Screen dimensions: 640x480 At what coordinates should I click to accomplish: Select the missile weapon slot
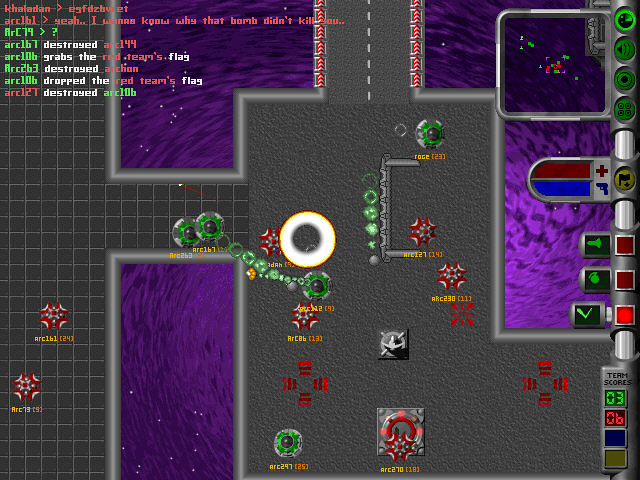pos(595,246)
